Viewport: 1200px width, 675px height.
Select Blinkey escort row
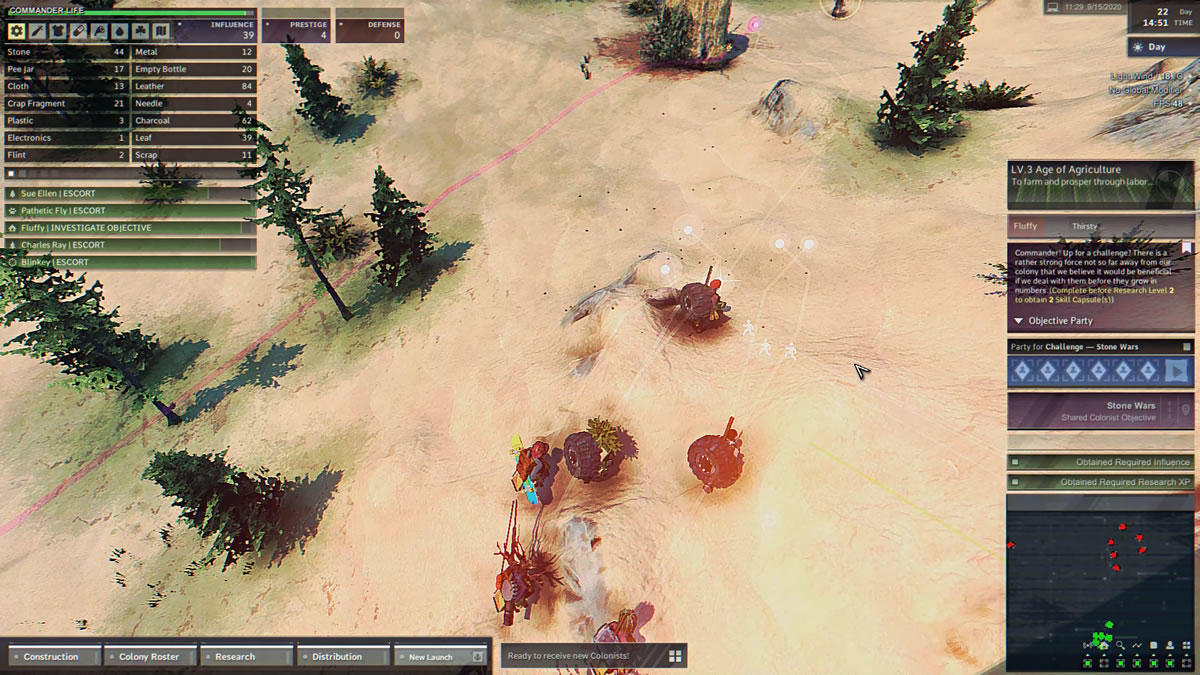(x=130, y=261)
